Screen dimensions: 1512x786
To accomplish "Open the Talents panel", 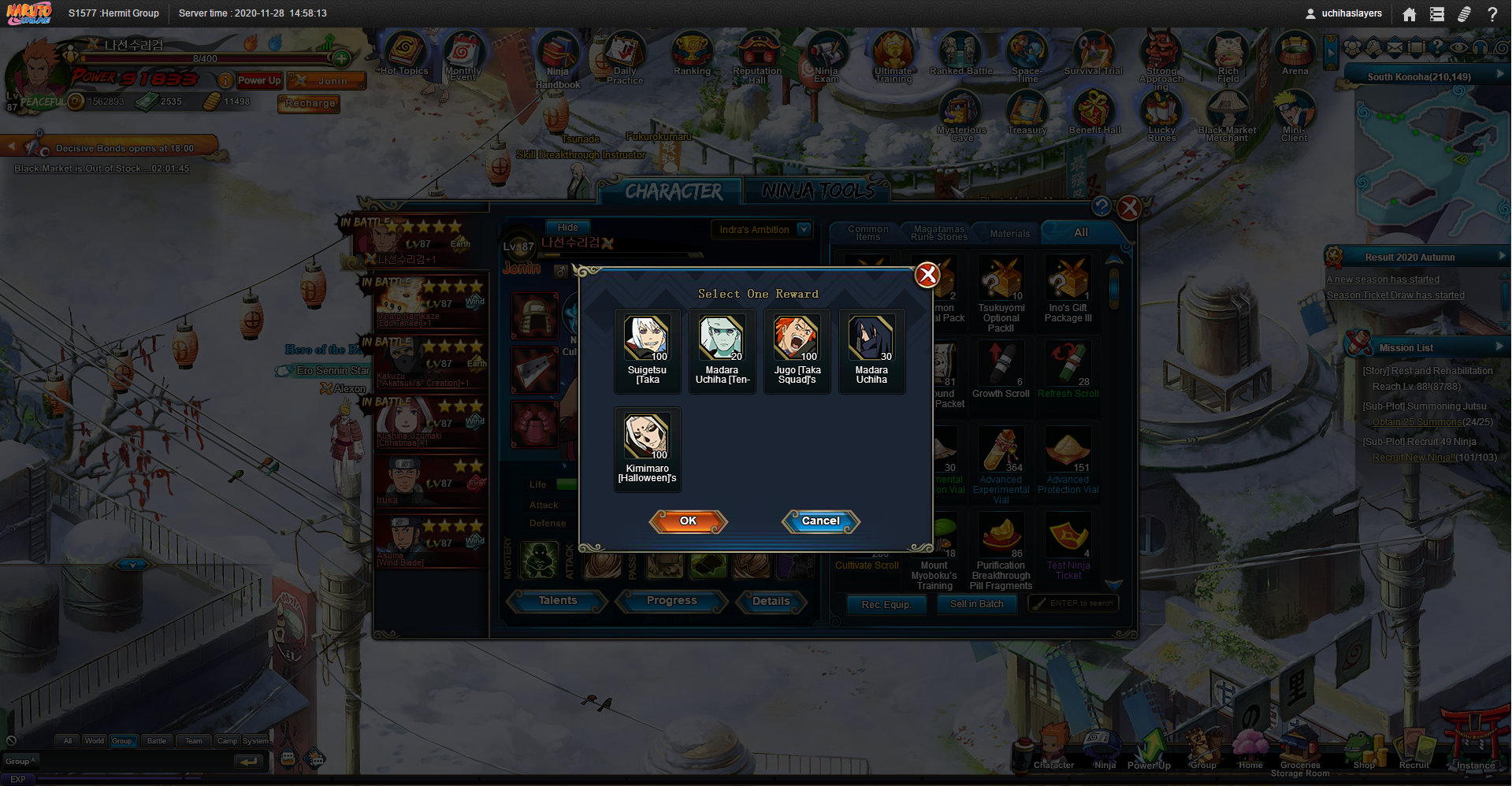I will [x=557, y=601].
